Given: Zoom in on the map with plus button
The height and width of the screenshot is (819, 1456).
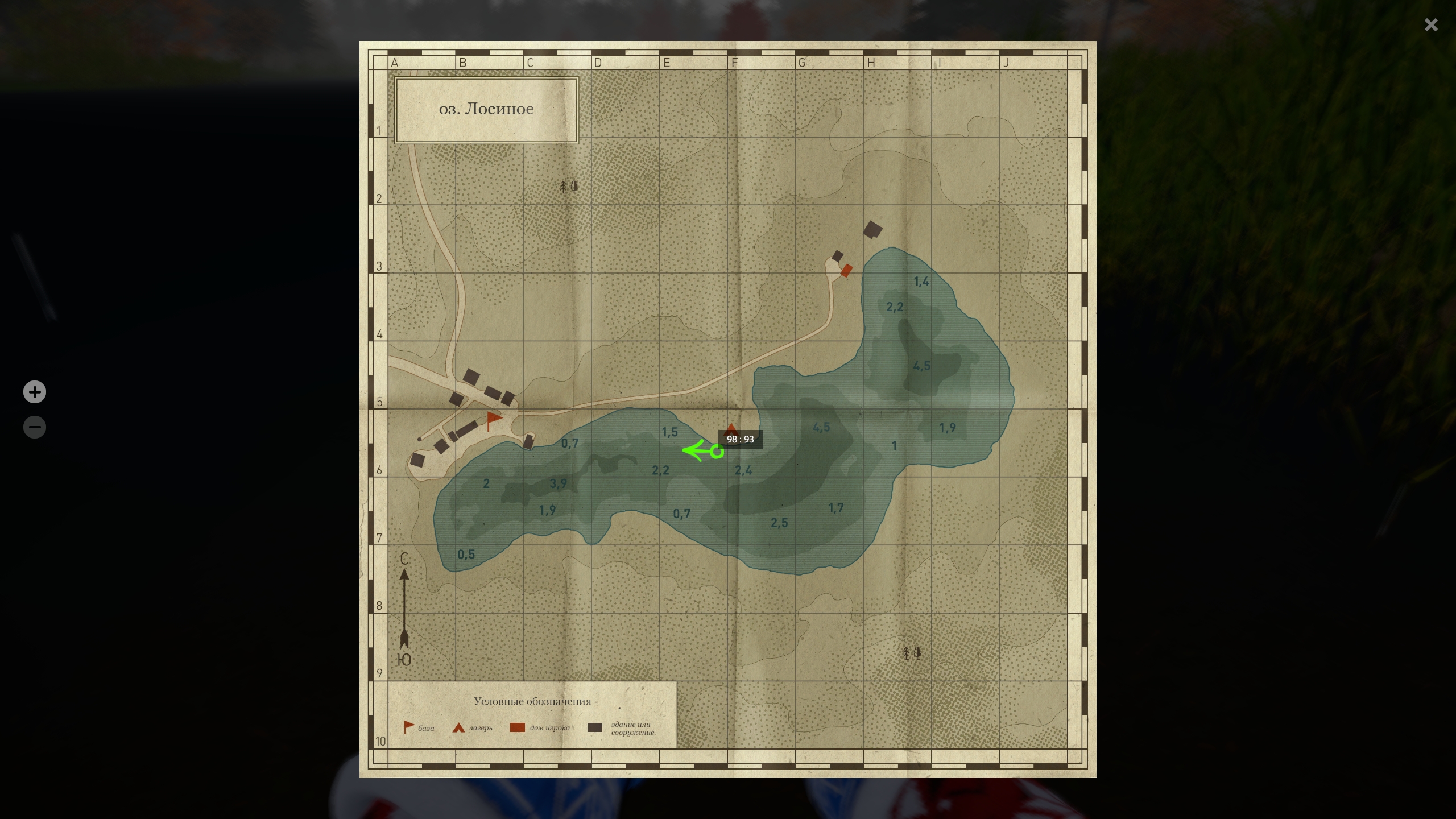Looking at the screenshot, I should 35,392.
